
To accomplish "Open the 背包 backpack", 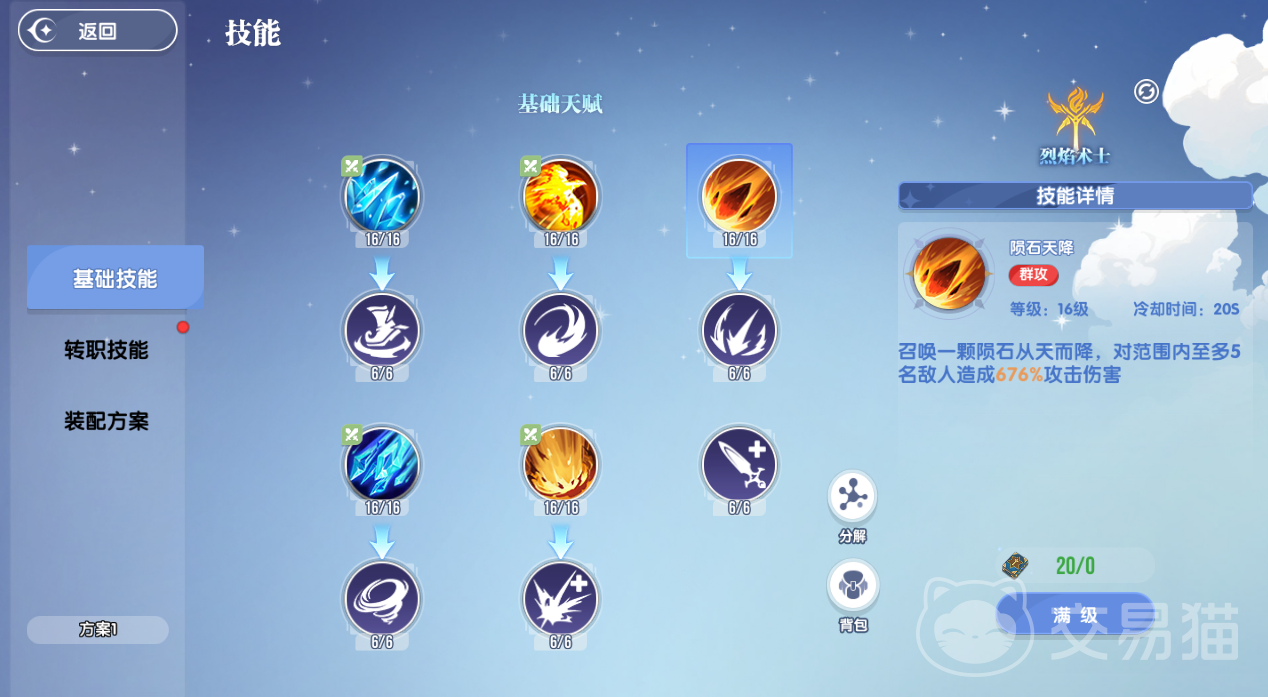I will [852, 587].
